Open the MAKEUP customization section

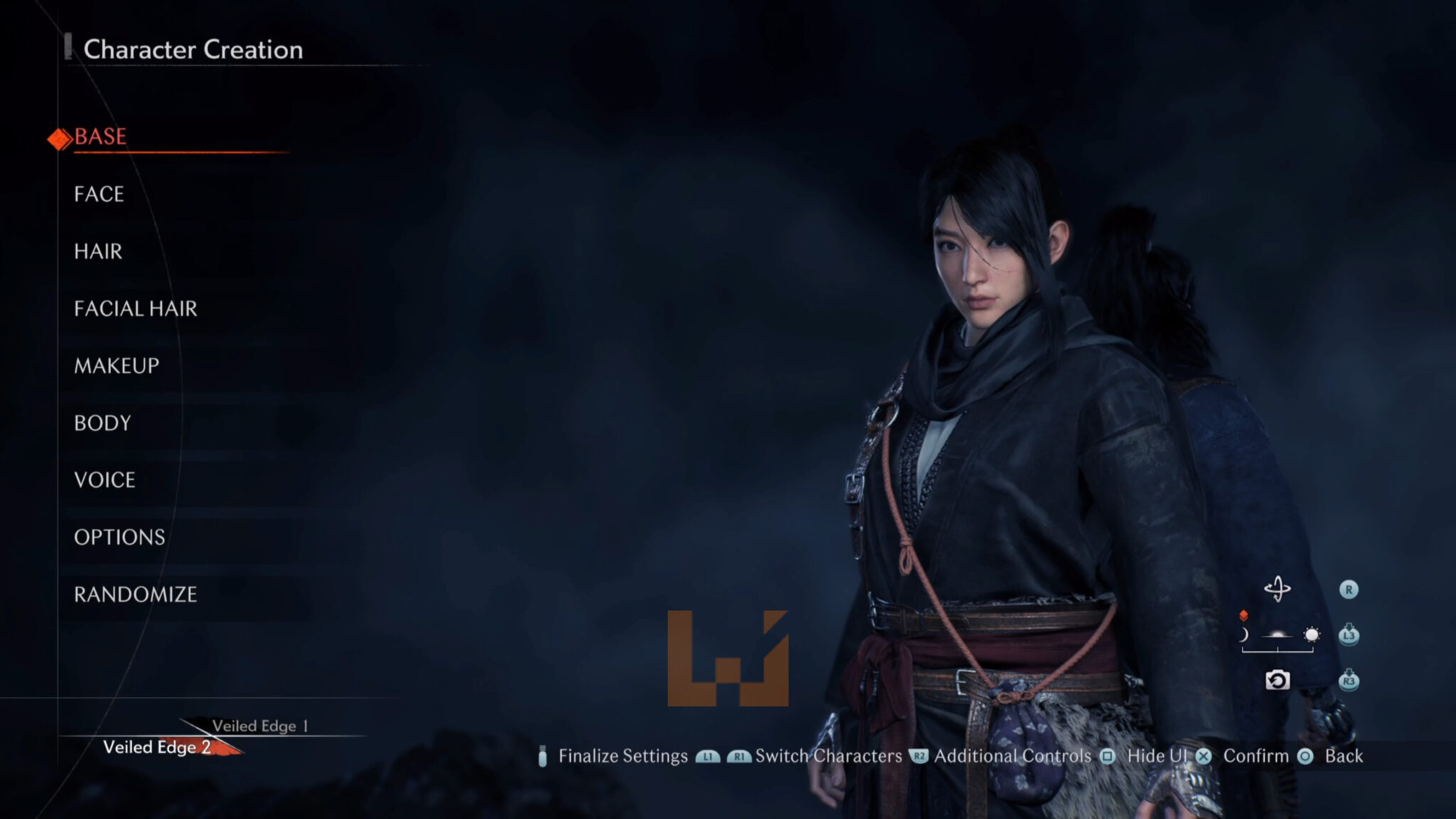(116, 365)
